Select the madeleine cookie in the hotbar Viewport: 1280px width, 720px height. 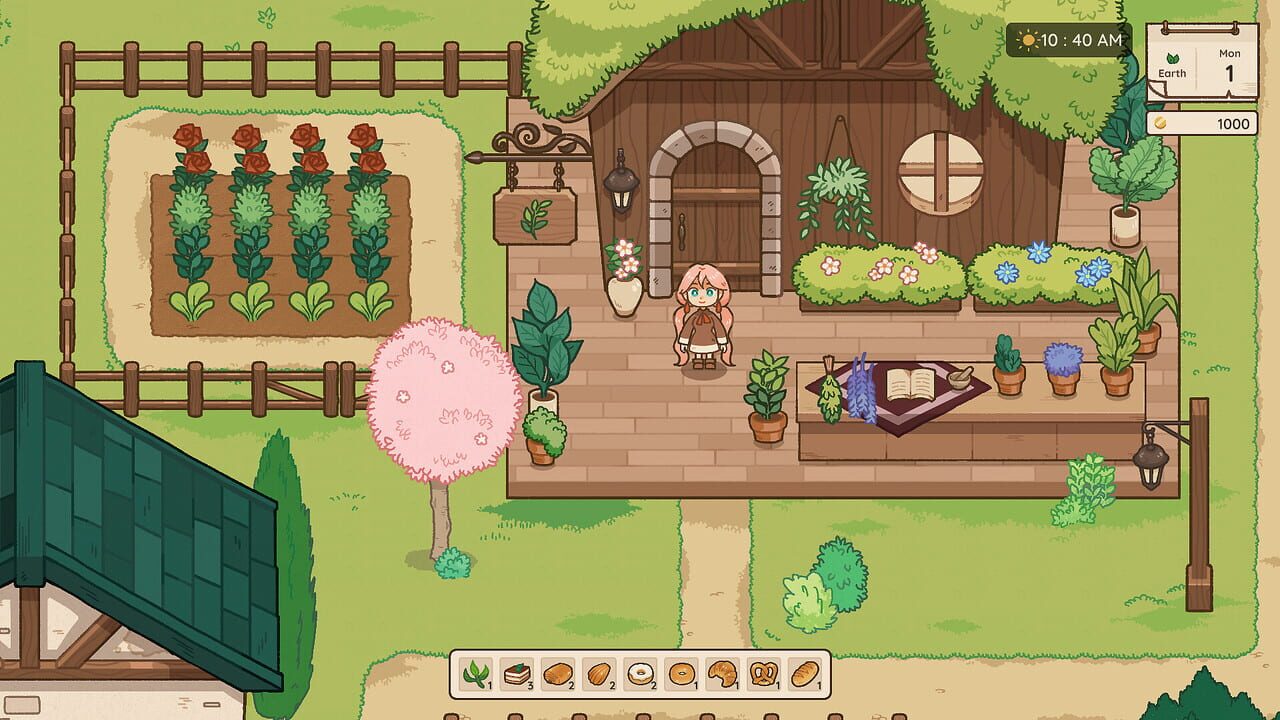[x=598, y=671]
